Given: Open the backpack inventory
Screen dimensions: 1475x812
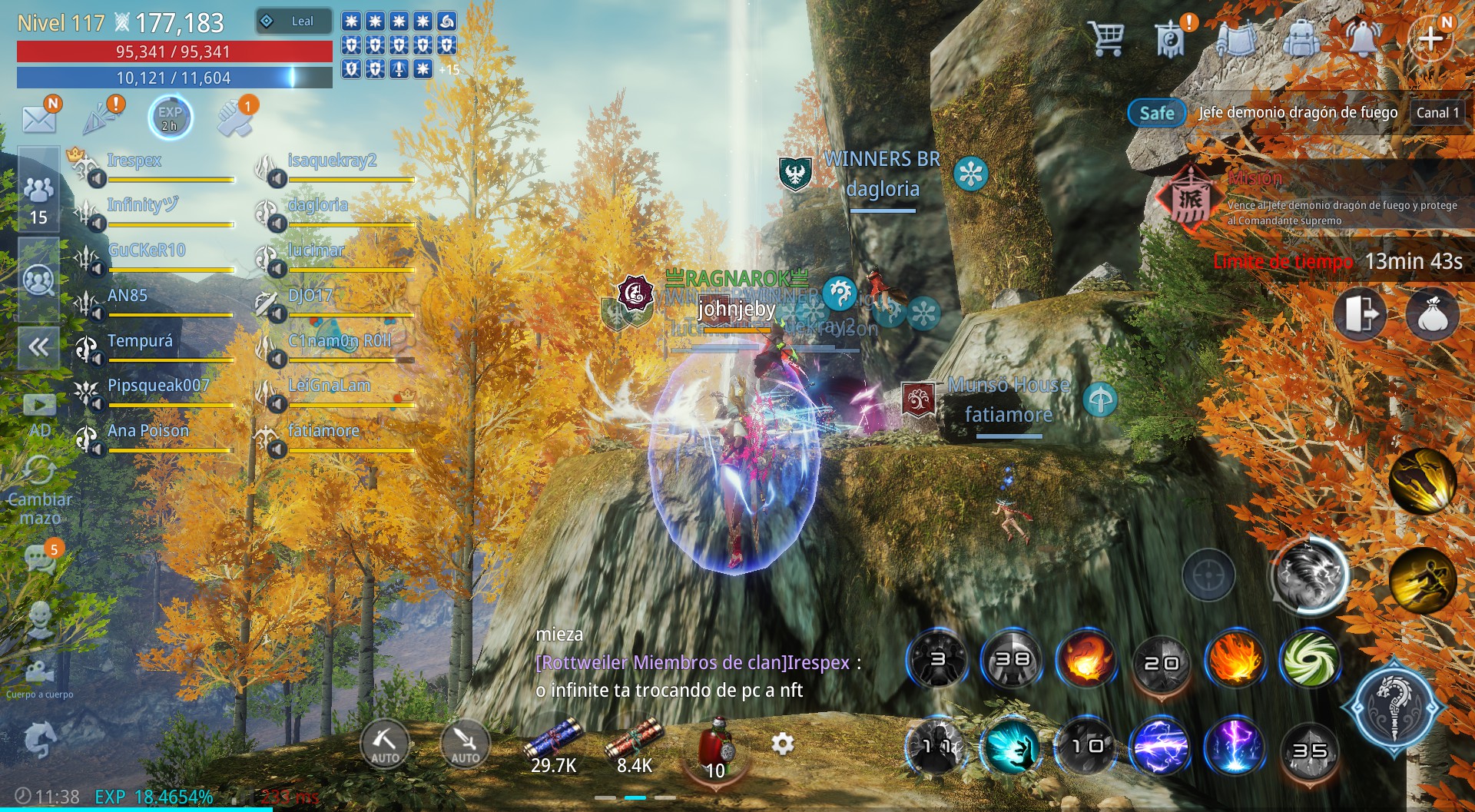Looking at the screenshot, I should point(1301,37).
